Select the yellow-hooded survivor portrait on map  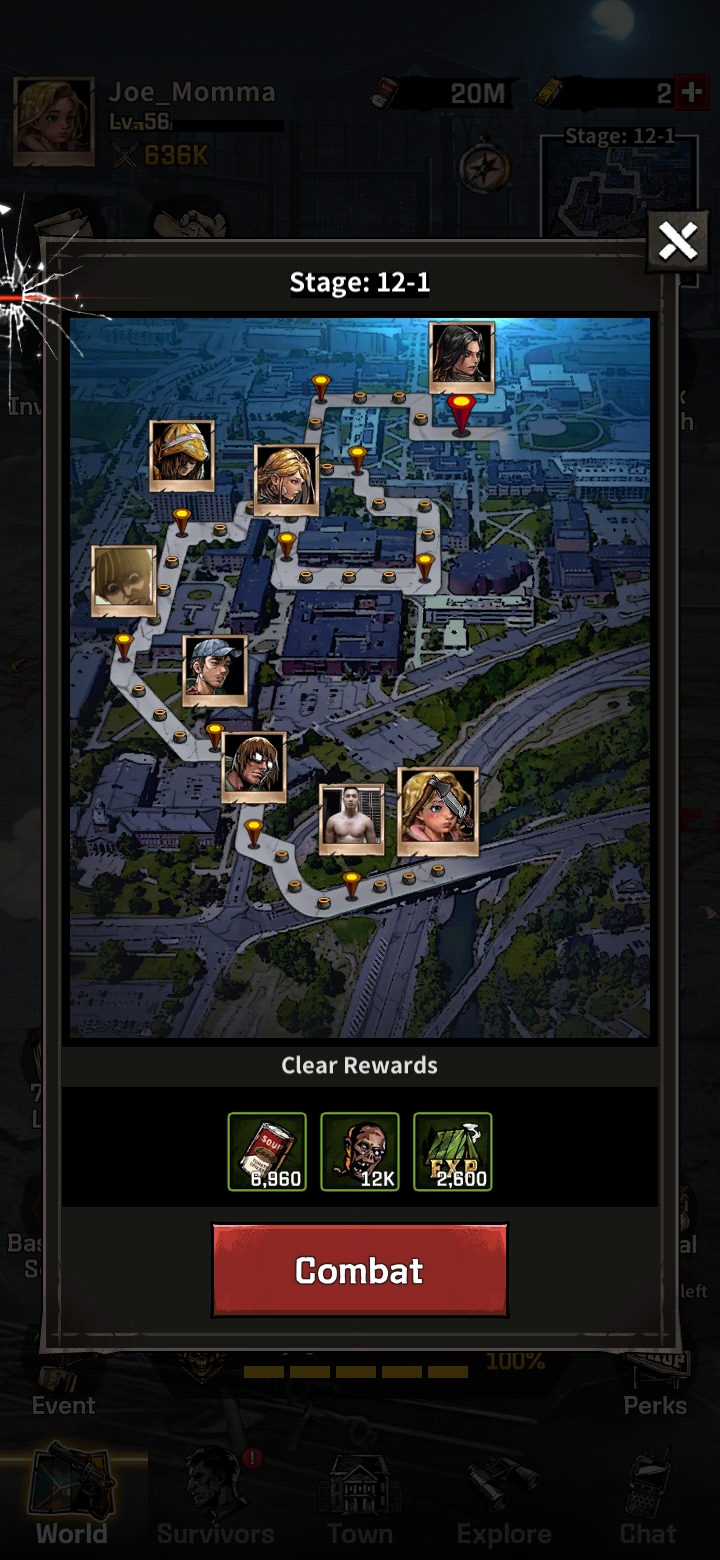click(182, 455)
